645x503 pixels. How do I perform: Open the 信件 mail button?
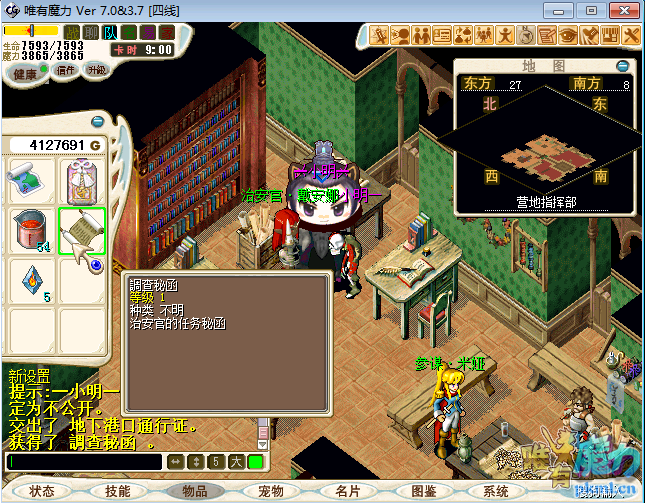pos(66,71)
